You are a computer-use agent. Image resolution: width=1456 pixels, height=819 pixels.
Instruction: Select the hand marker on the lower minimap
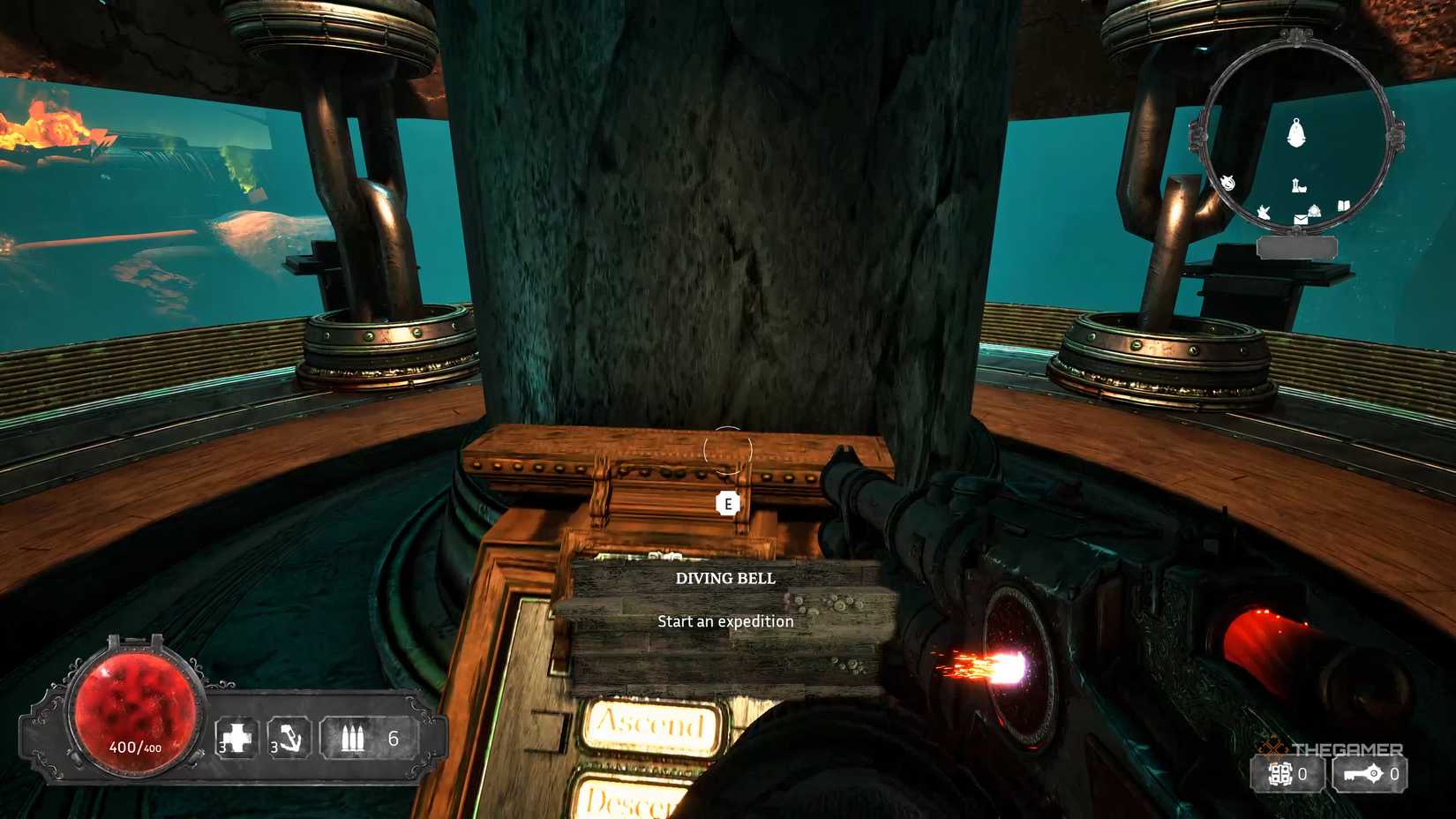click(x=1263, y=211)
